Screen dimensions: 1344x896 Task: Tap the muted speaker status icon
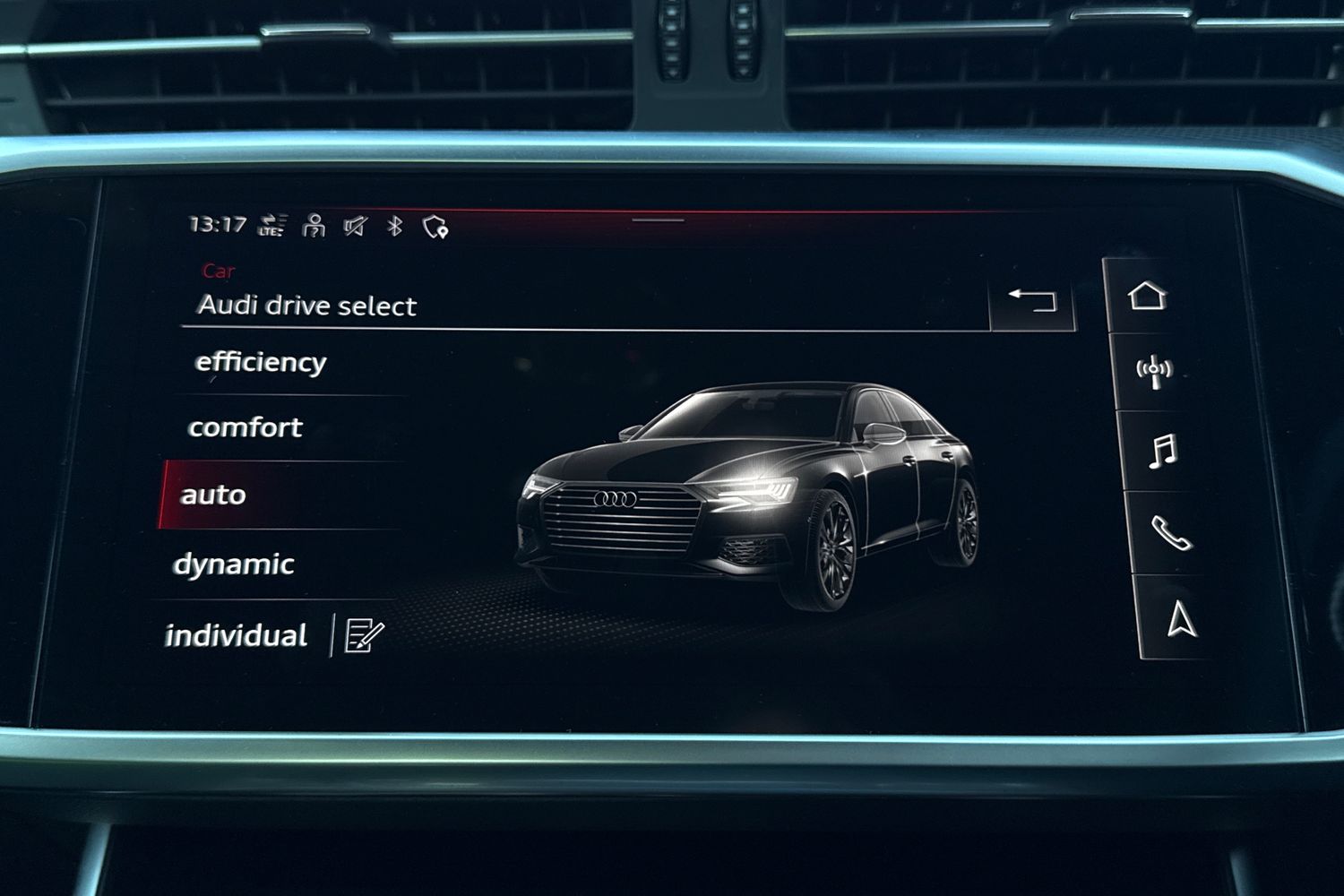tap(355, 226)
